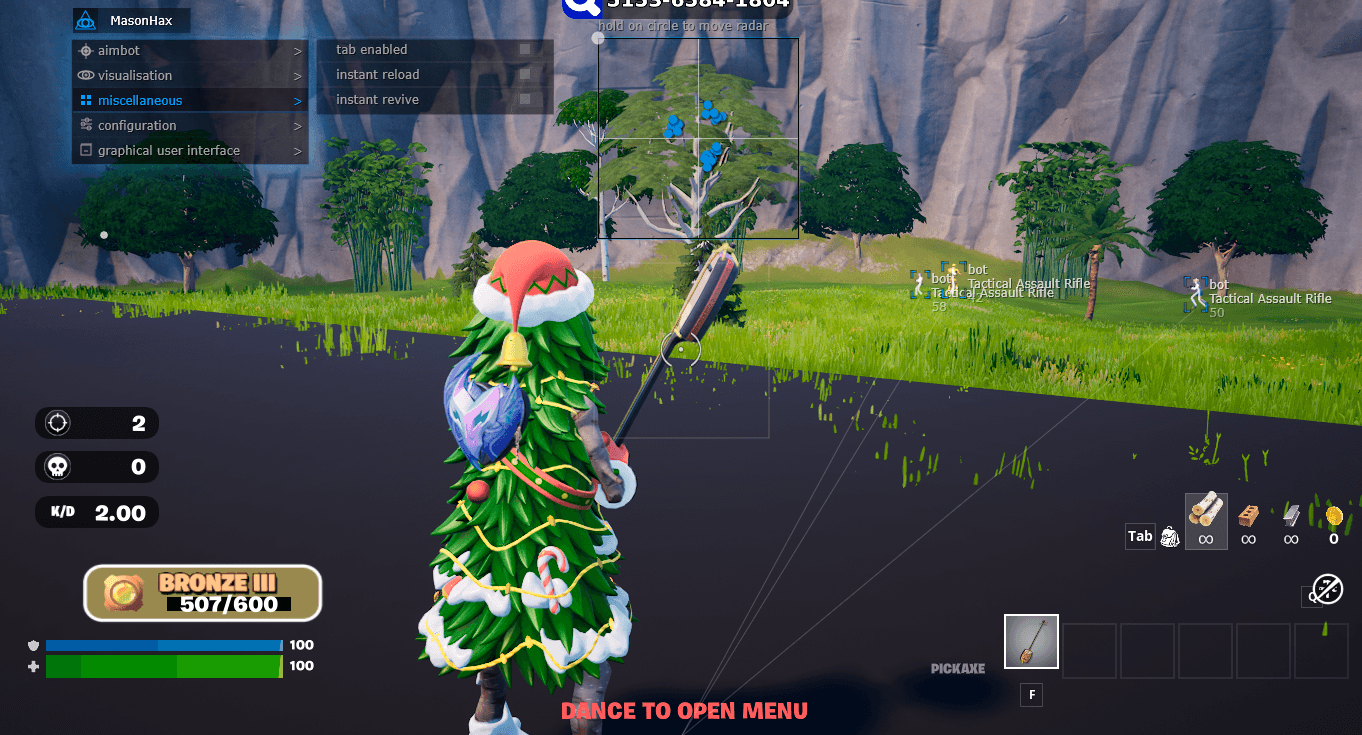
Task: Open the graphical user interface menu entry
Action: click(x=168, y=150)
